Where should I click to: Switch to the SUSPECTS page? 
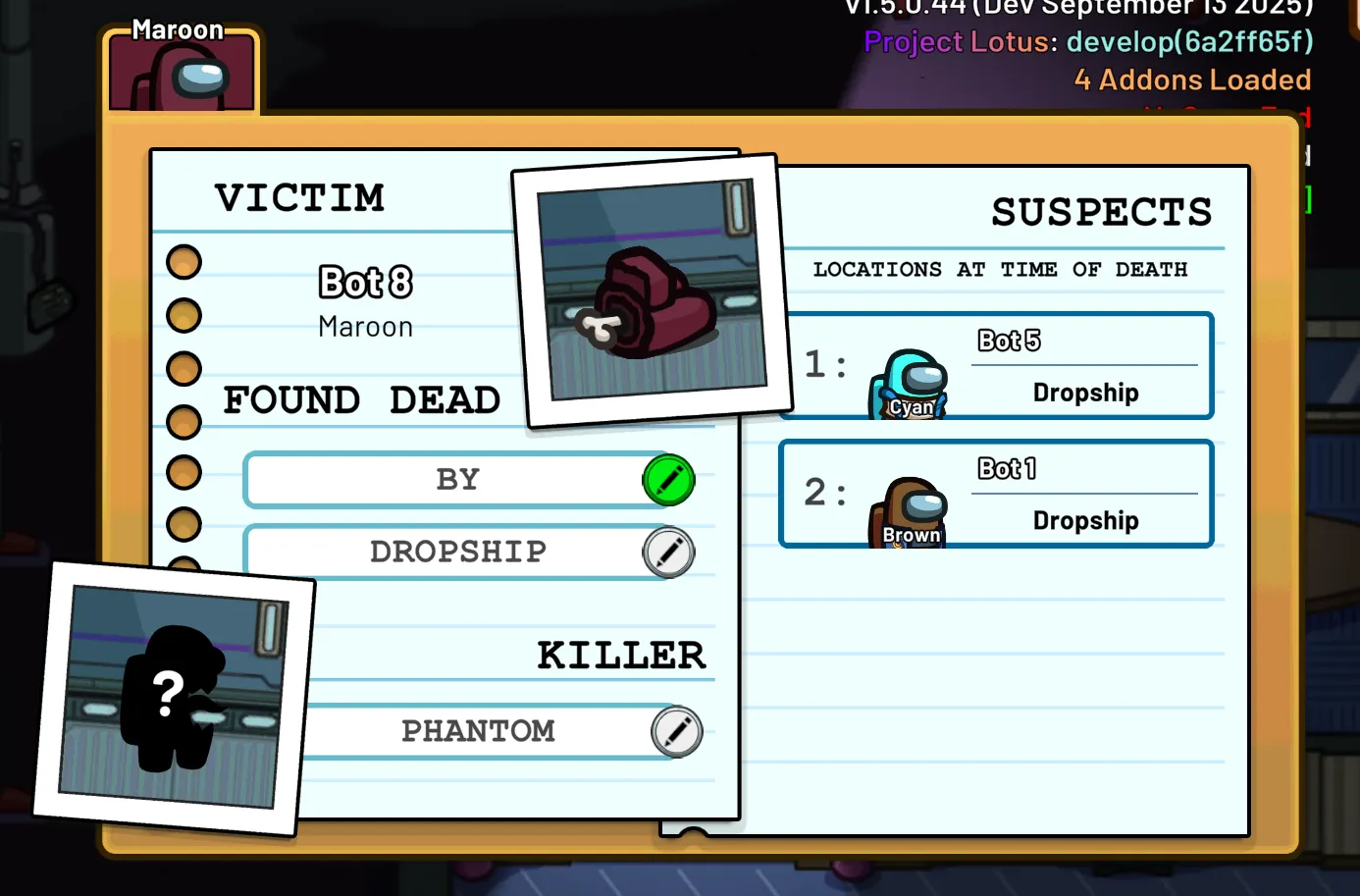click(x=1101, y=211)
